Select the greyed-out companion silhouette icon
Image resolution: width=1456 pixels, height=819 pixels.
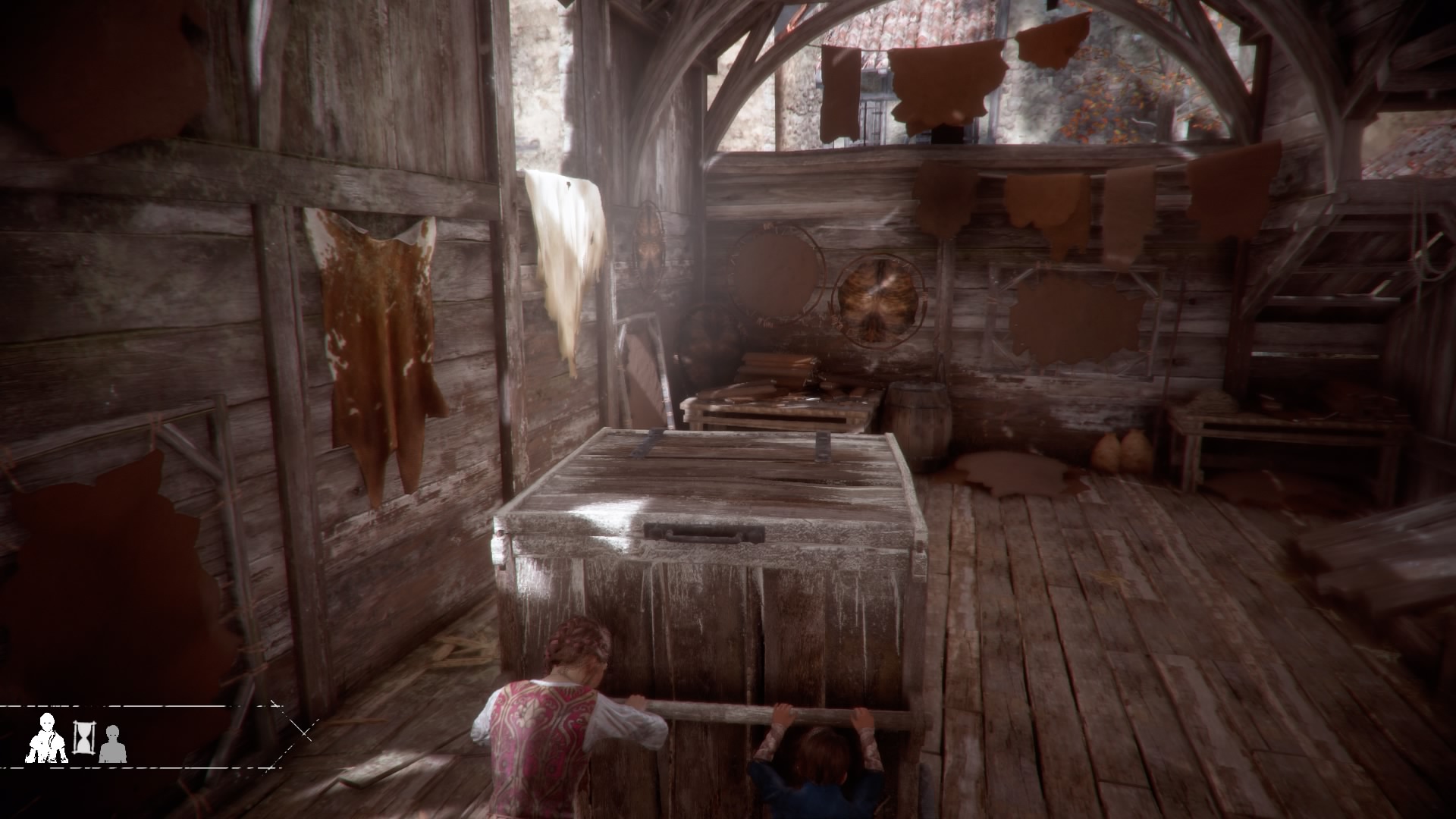[113, 744]
